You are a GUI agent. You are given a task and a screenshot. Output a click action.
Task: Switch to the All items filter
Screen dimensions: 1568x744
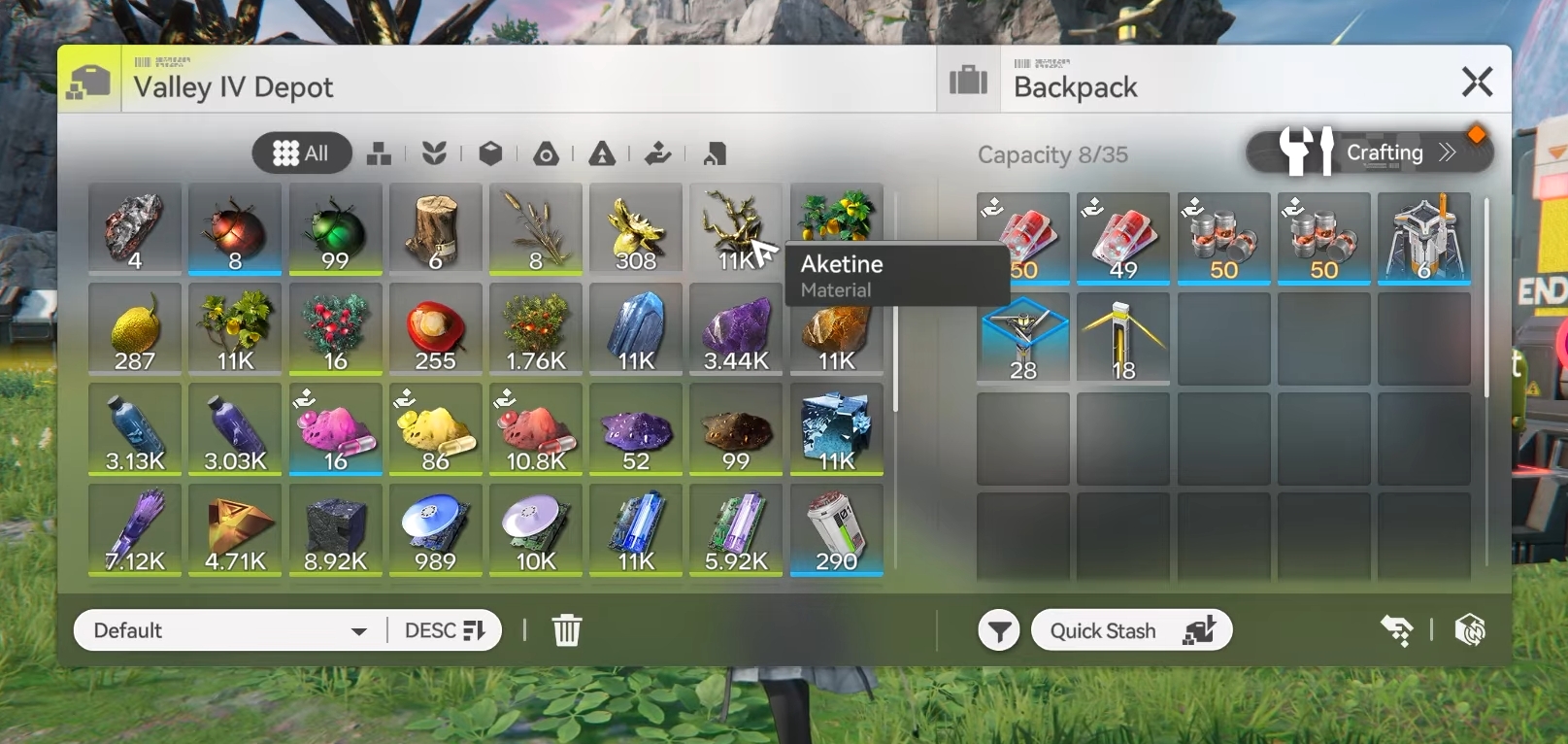pos(301,152)
